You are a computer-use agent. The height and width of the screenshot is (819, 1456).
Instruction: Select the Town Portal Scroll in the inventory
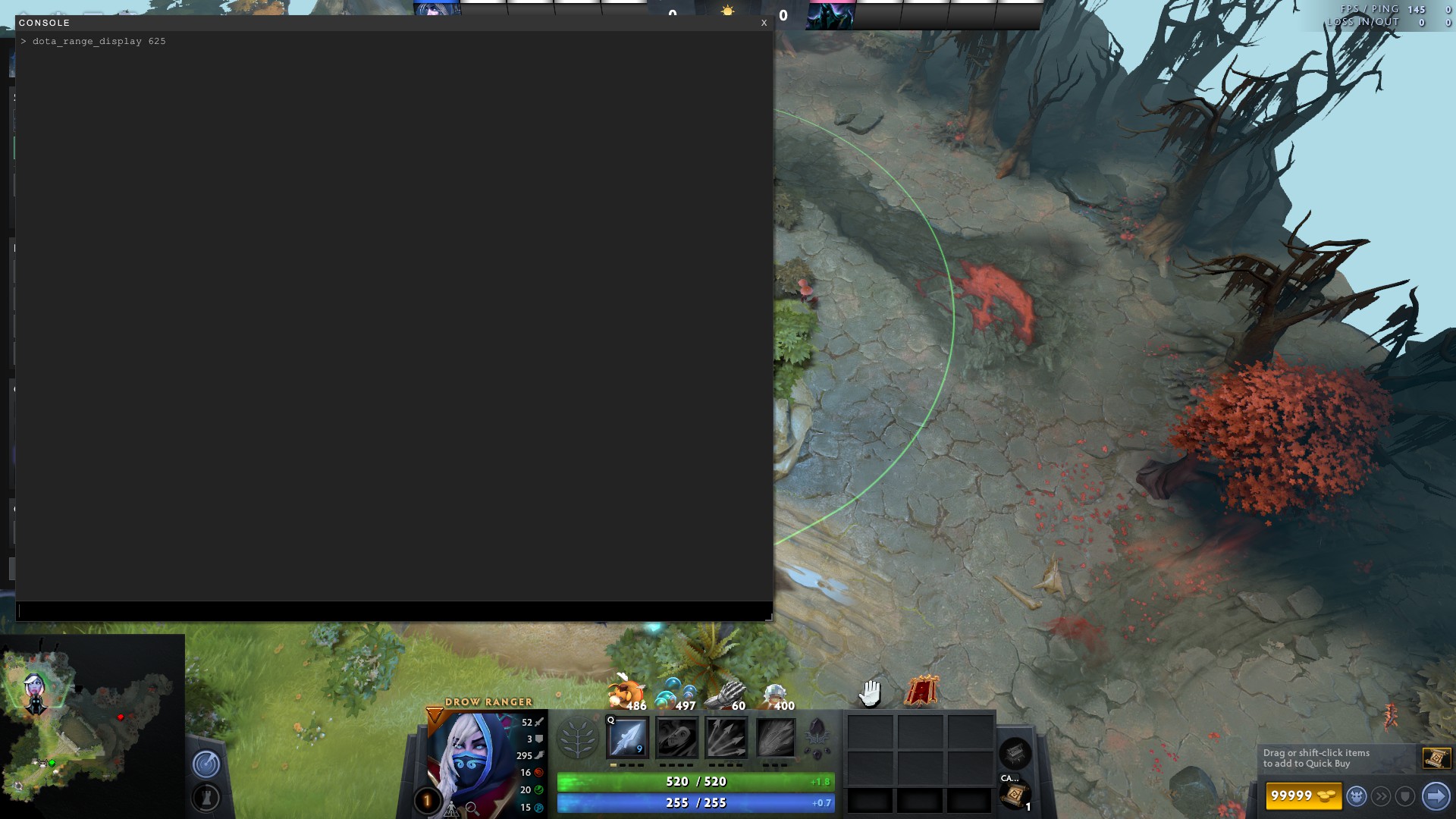[1015, 796]
